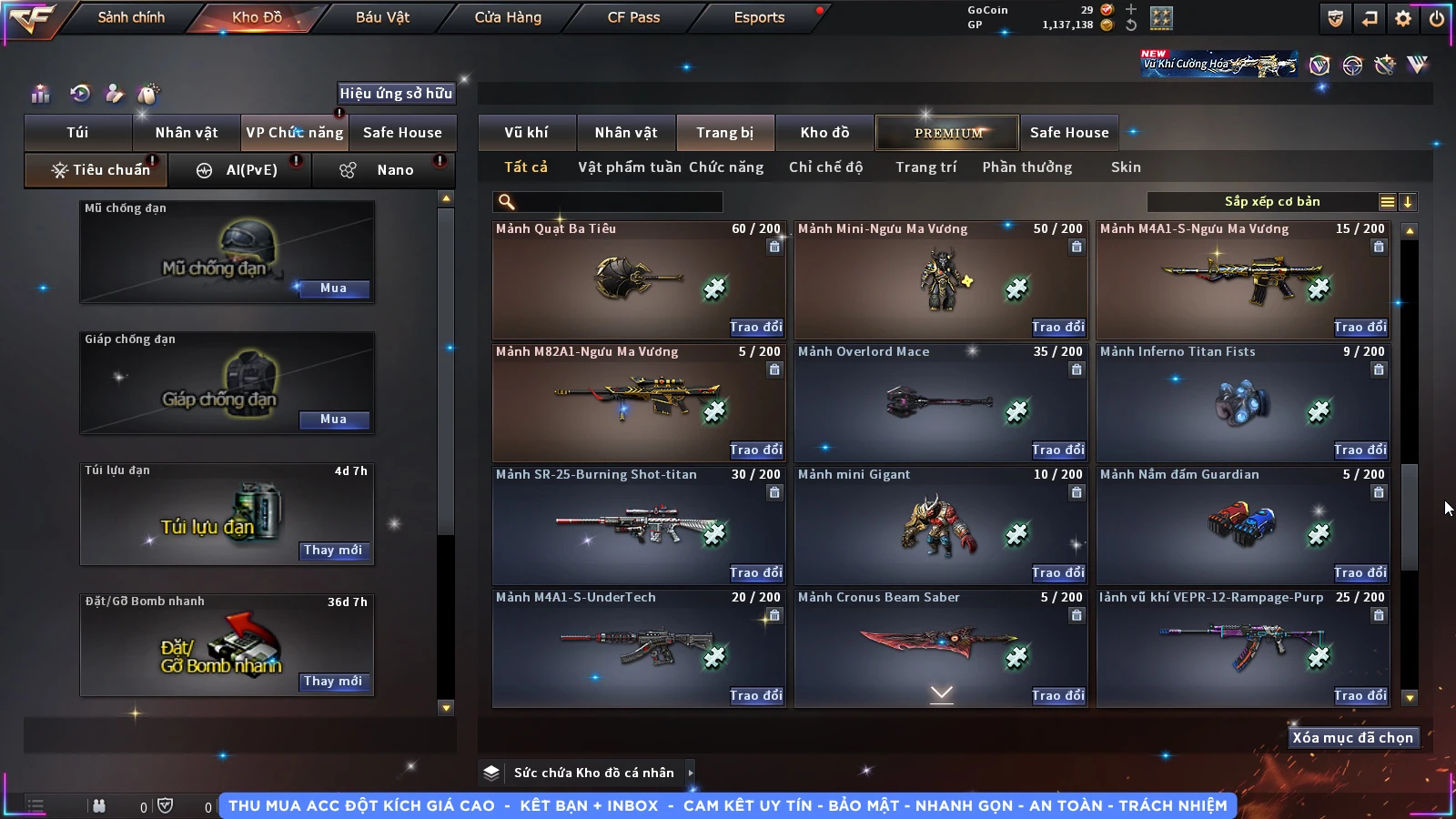The image size is (1456, 819).
Task: Filter by Vật phẩm tuần category
Action: click(630, 167)
